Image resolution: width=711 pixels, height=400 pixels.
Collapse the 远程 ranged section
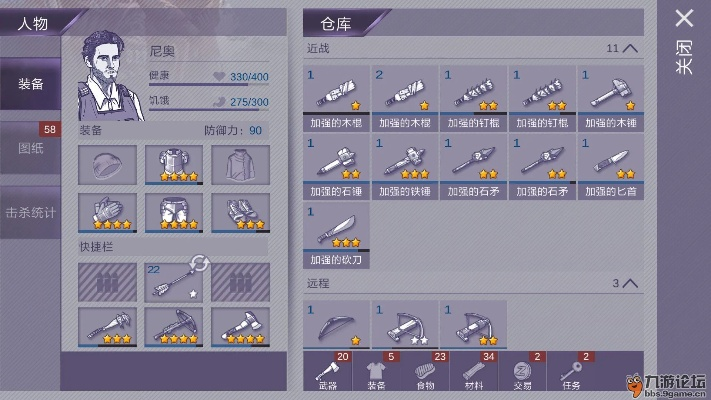tap(629, 284)
